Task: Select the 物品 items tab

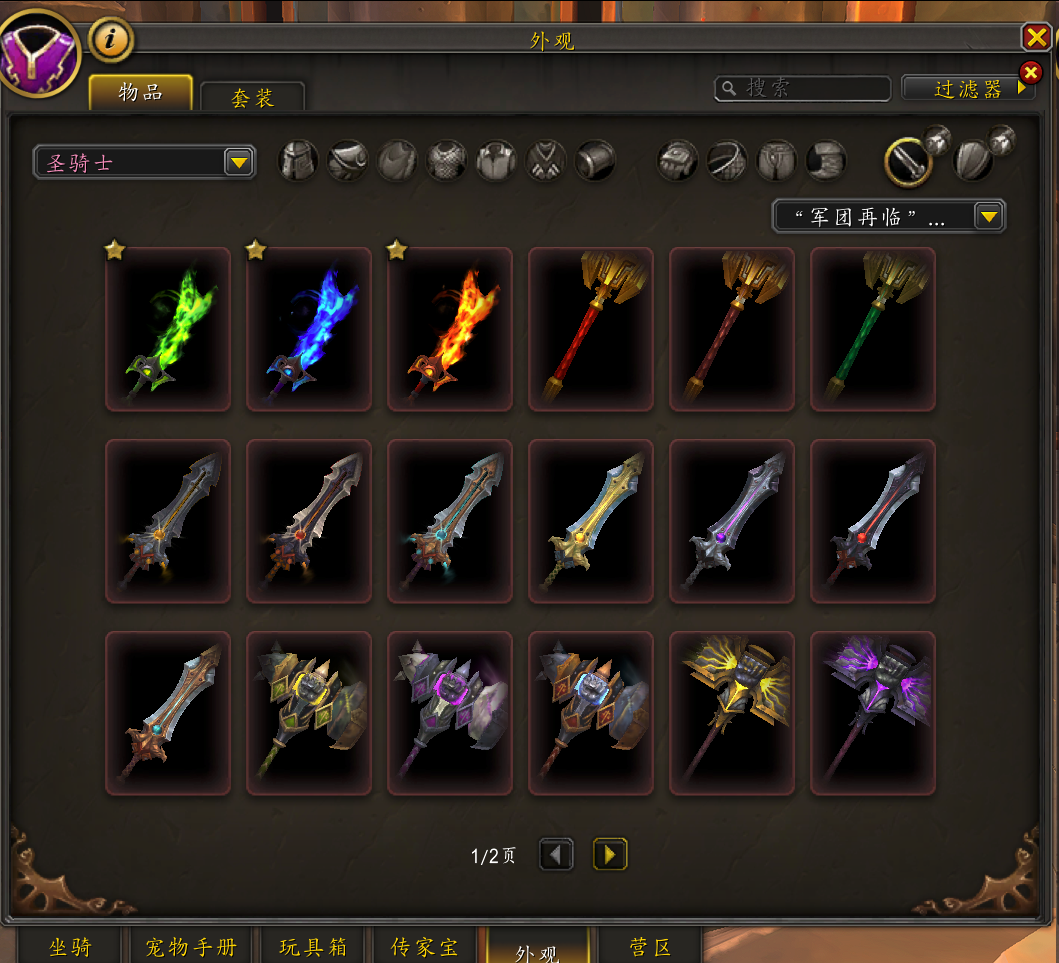Action: coord(141,92)
